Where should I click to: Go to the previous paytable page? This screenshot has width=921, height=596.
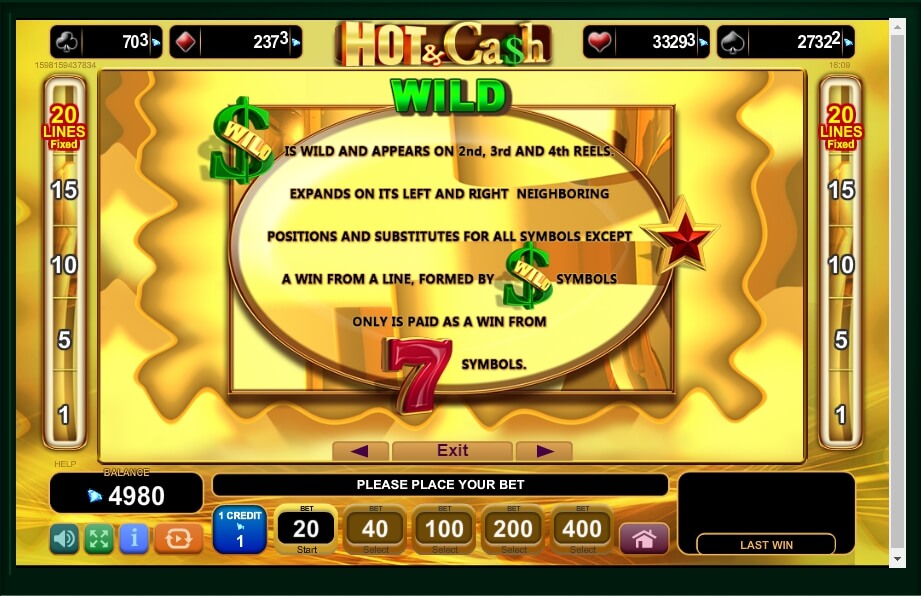point(360,451)
